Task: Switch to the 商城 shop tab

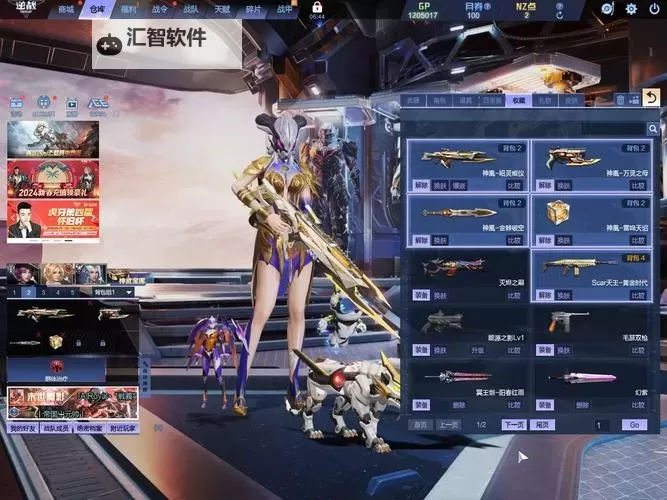Action: (x=67, y=10)
